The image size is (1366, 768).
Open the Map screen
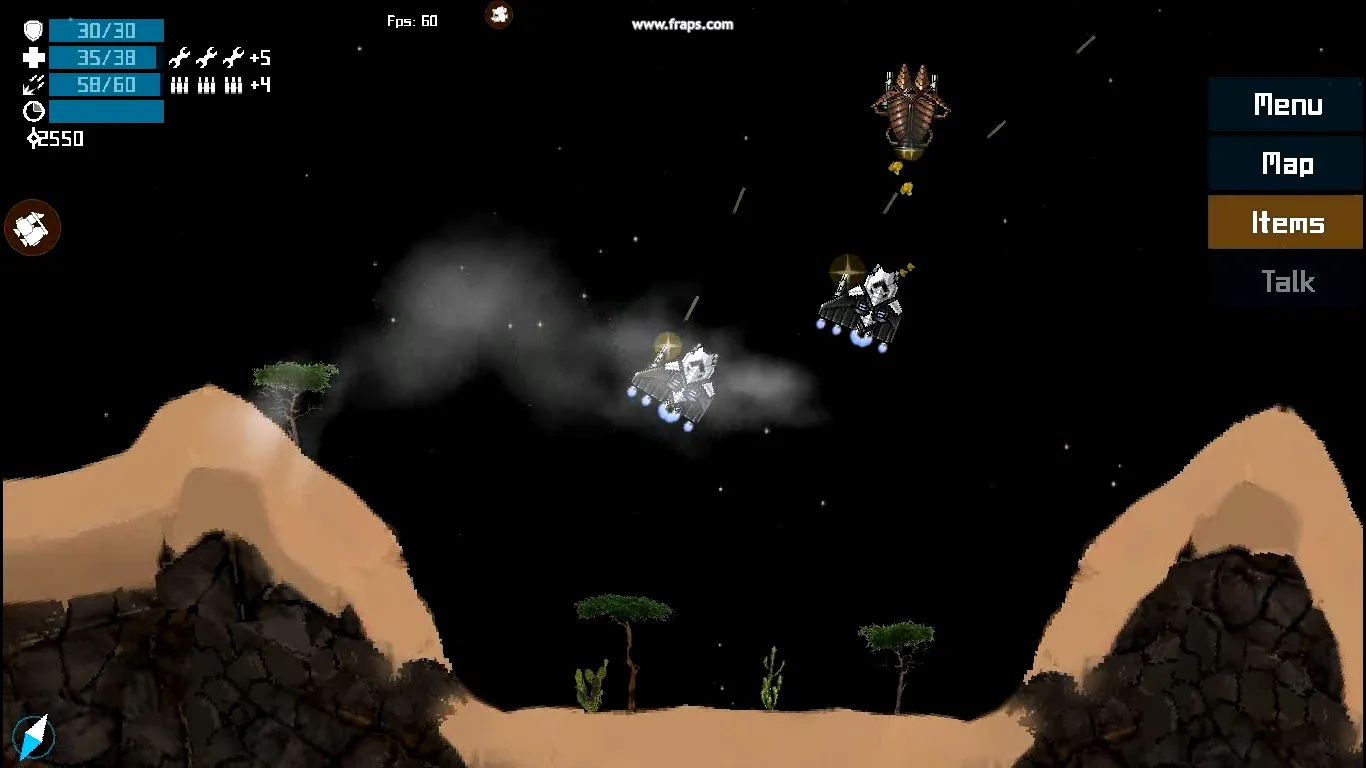tap(1286, 164)
